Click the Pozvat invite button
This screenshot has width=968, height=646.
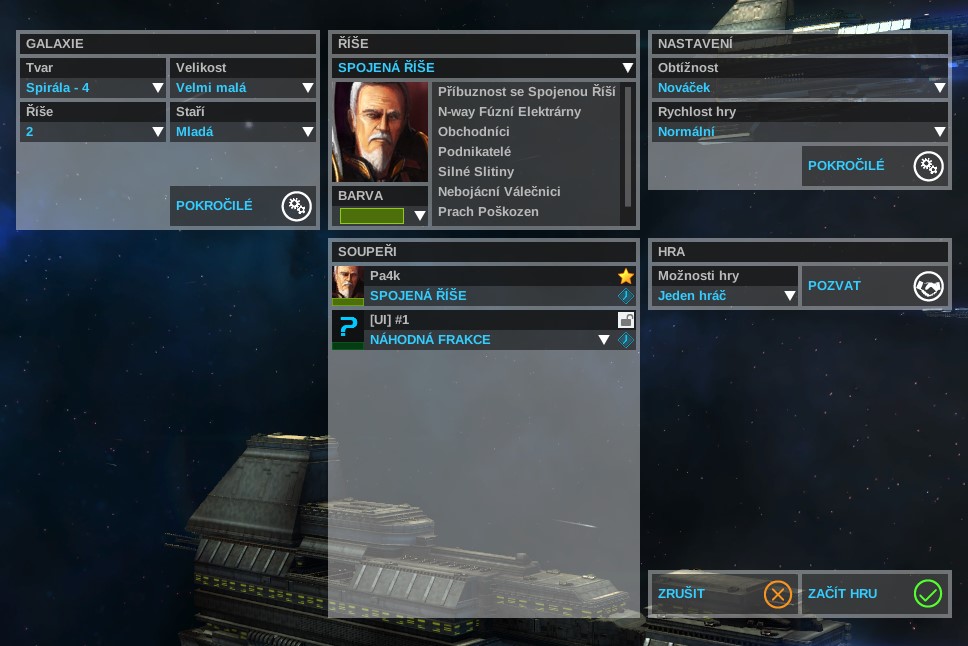[875, 286]
